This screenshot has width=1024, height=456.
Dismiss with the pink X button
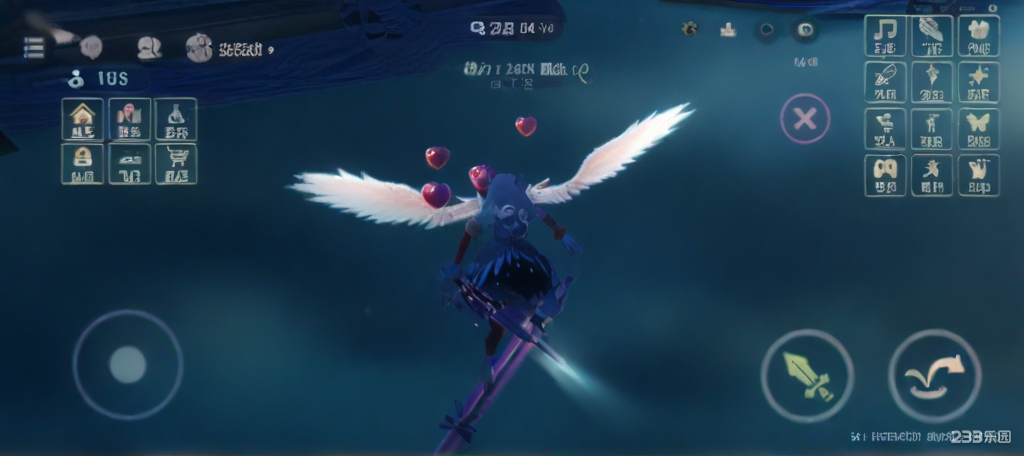[x=804, y=120]
